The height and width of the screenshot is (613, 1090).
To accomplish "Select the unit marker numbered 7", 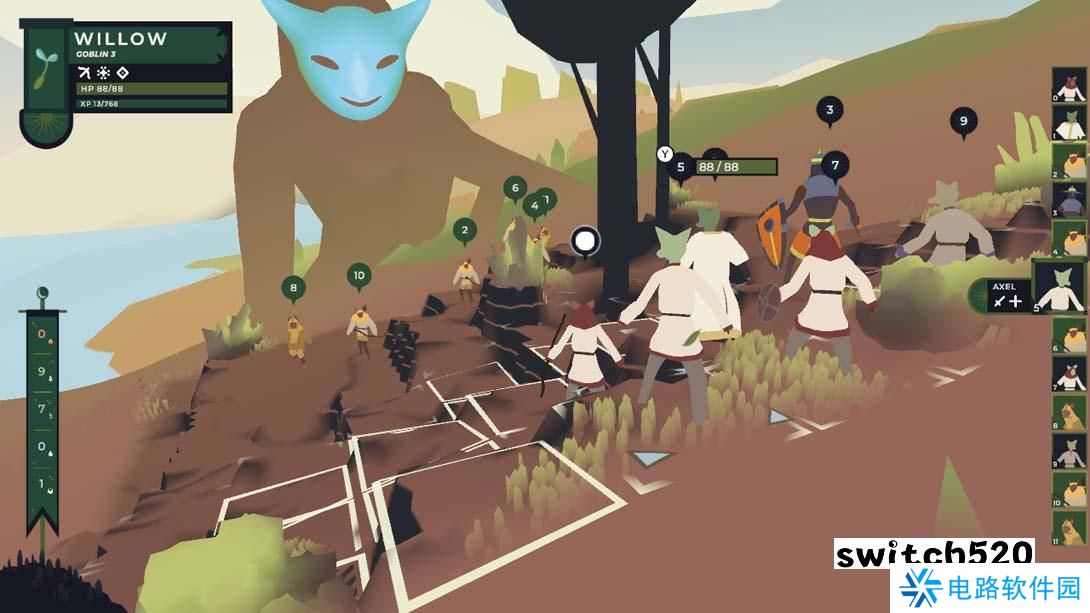I will coord(835,163).
